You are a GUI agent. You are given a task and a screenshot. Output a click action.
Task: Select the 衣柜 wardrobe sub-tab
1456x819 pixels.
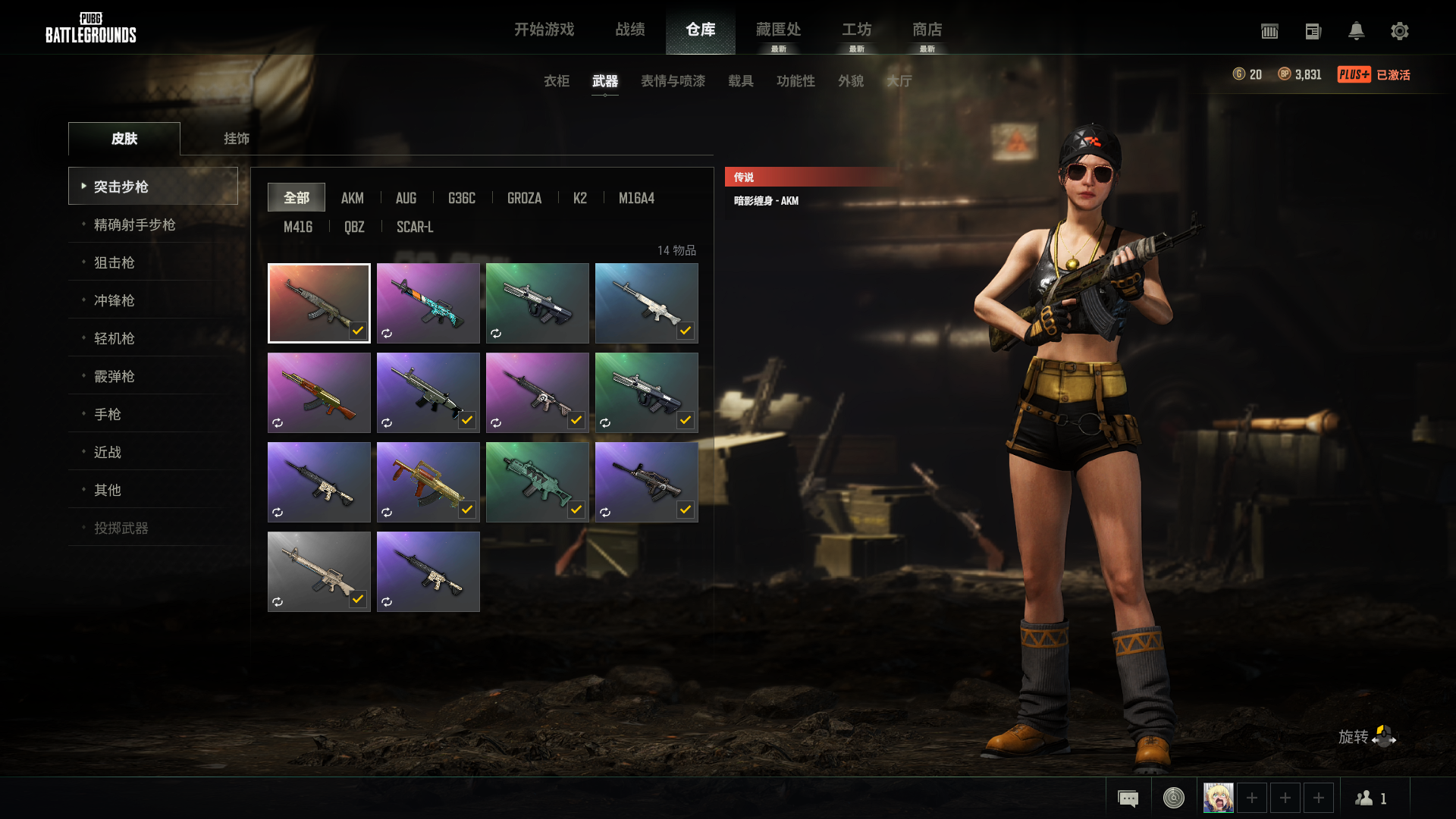556,81
